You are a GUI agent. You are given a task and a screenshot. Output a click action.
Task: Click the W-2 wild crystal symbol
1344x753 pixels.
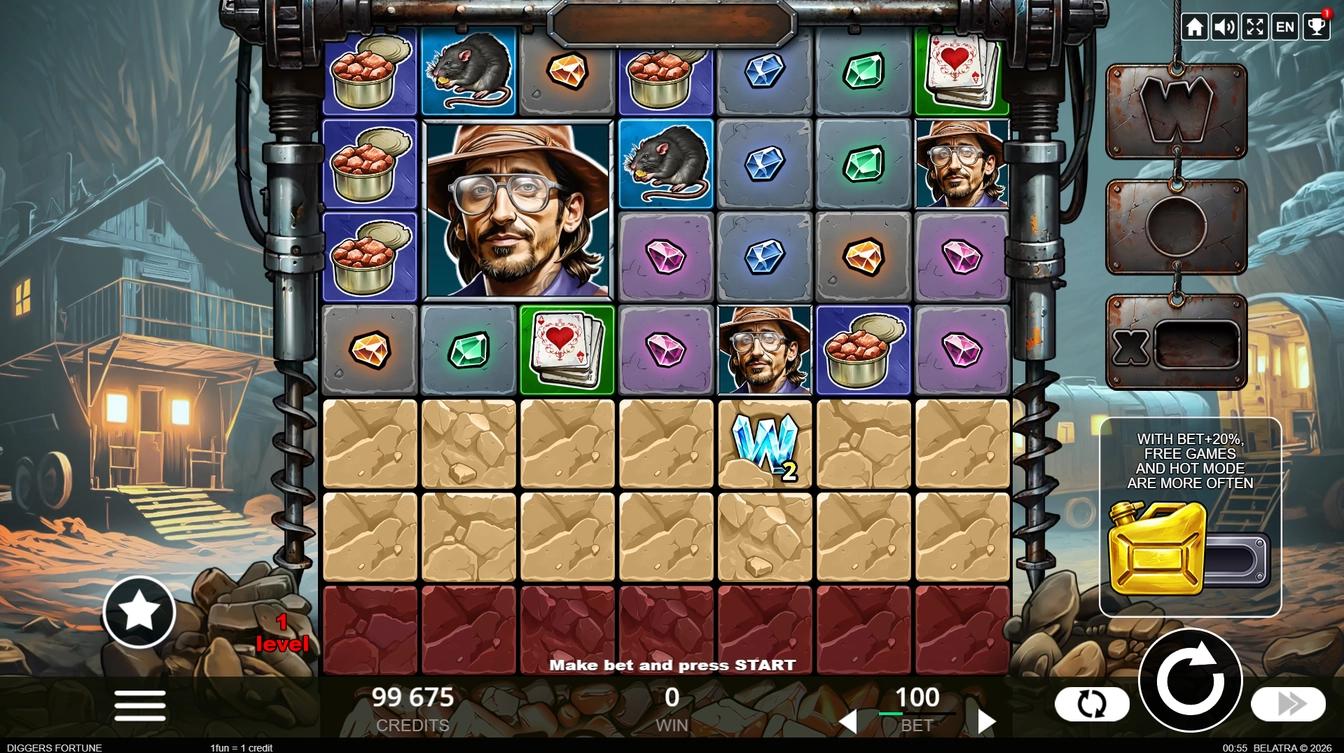[766, 447]
